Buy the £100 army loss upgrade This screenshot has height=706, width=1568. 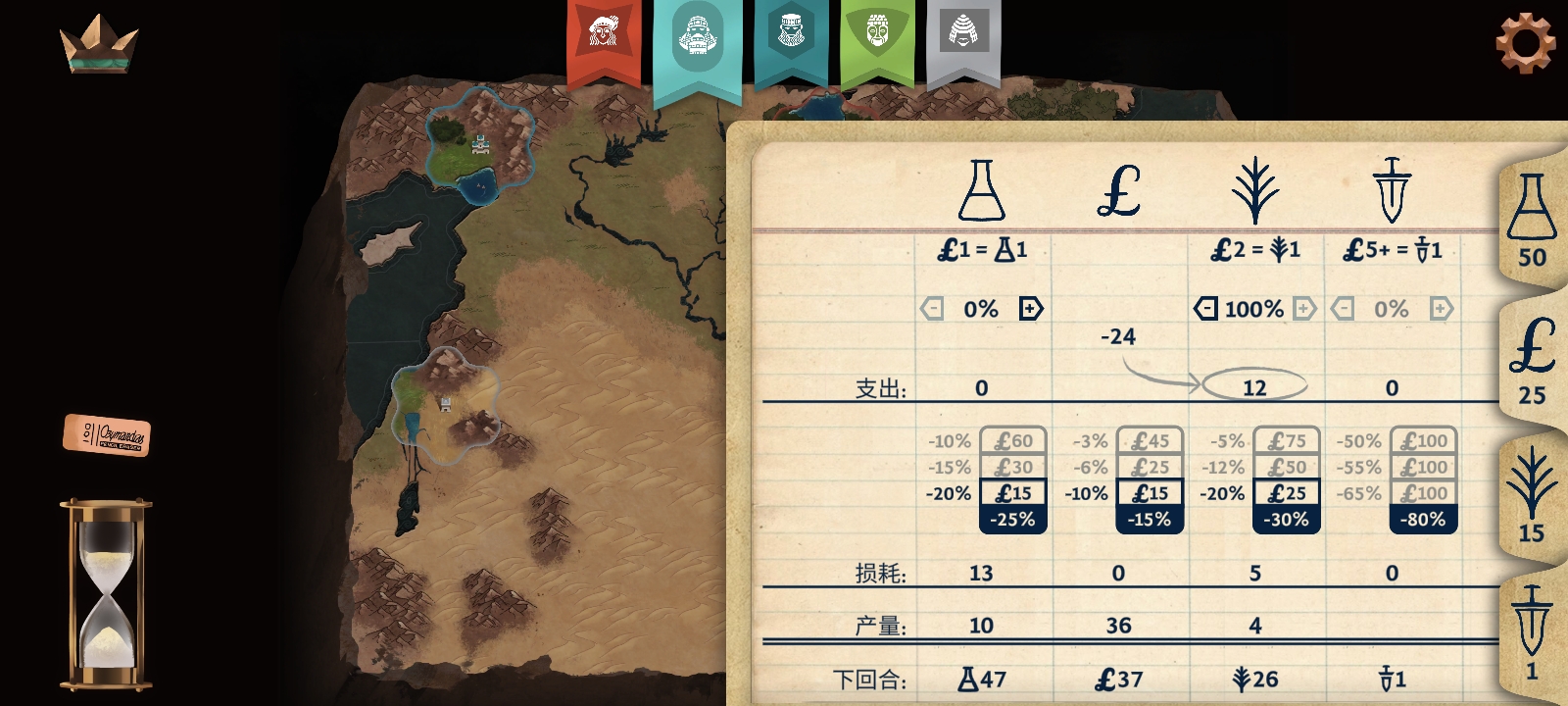click(x=1423, y=493)
